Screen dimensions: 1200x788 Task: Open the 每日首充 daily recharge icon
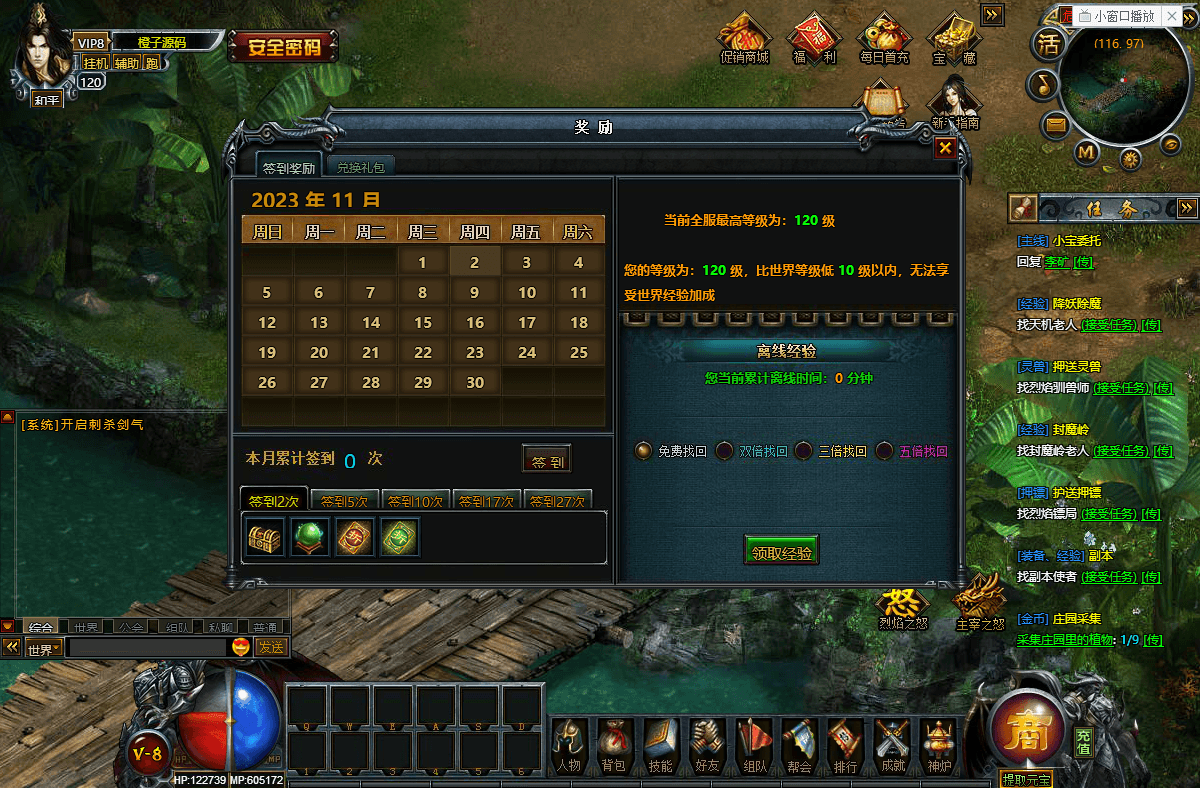[884, 40]
